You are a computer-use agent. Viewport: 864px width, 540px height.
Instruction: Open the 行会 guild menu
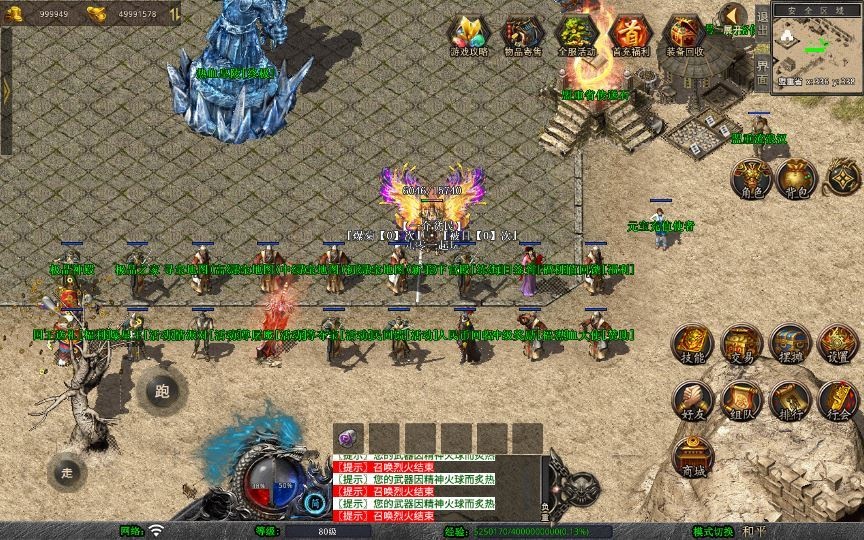tap(838, 399)
